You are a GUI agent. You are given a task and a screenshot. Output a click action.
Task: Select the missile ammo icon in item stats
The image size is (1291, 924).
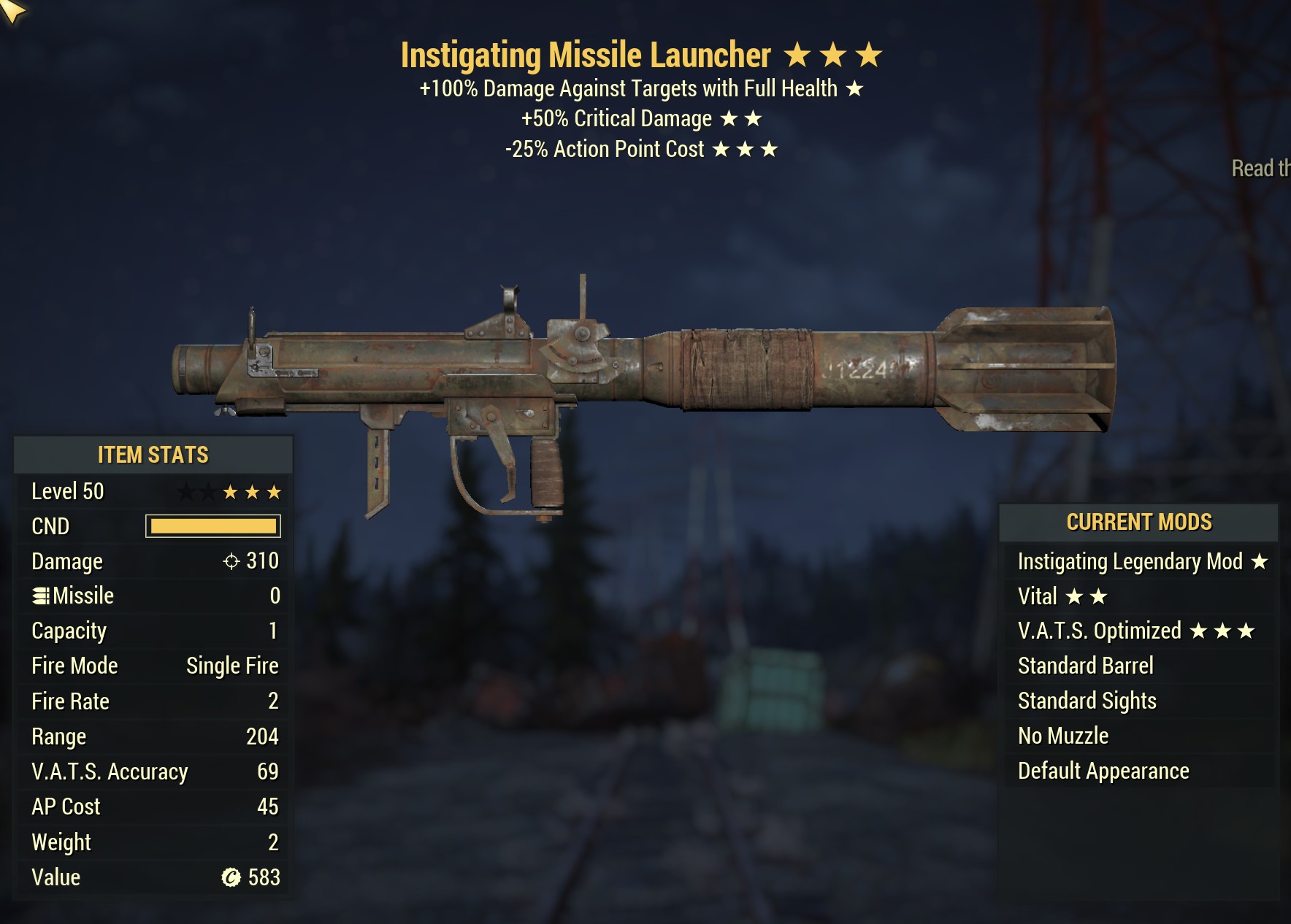[x=42, y=595]
